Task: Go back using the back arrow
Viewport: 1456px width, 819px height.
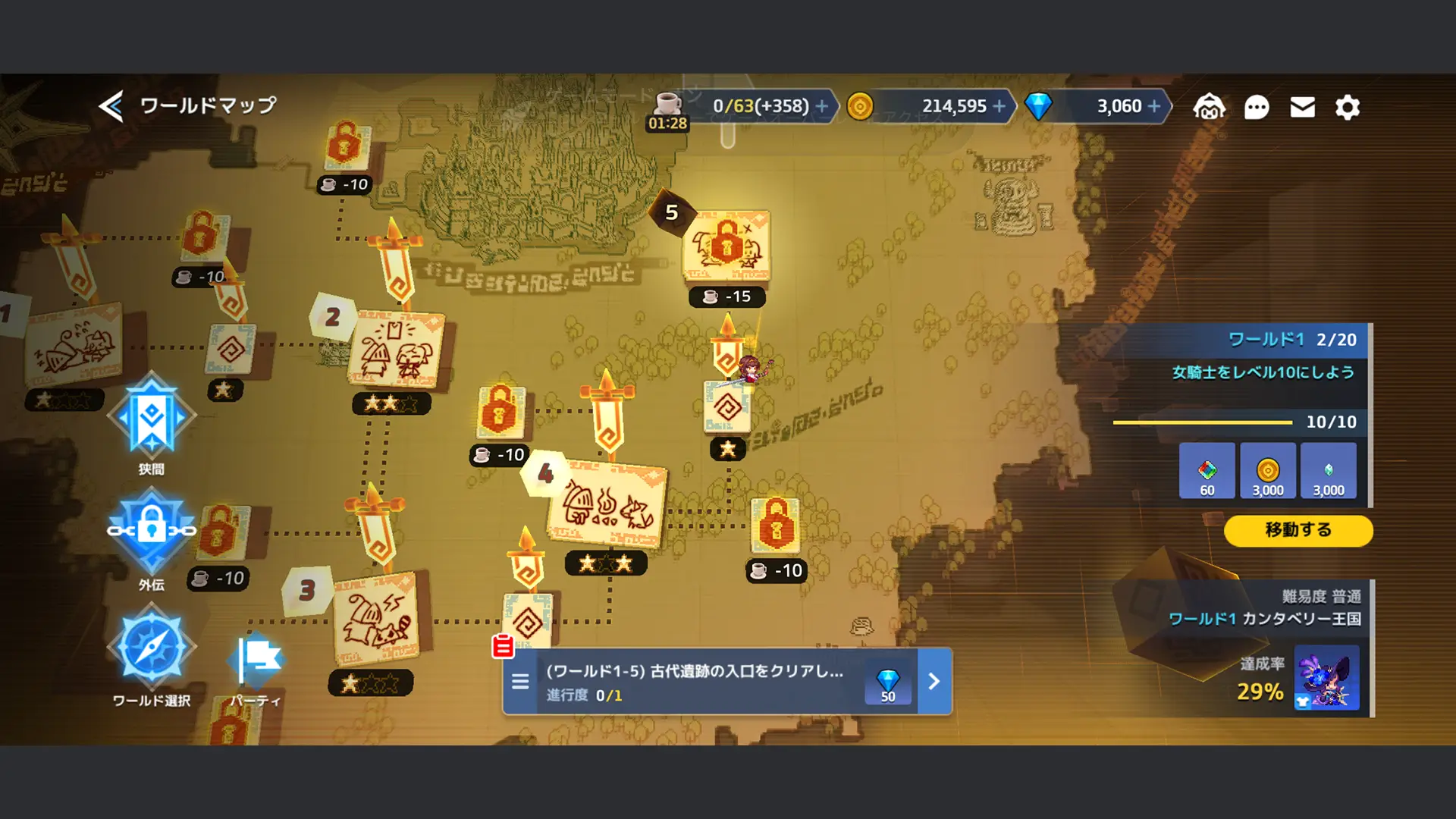Action: pos(111,106)
